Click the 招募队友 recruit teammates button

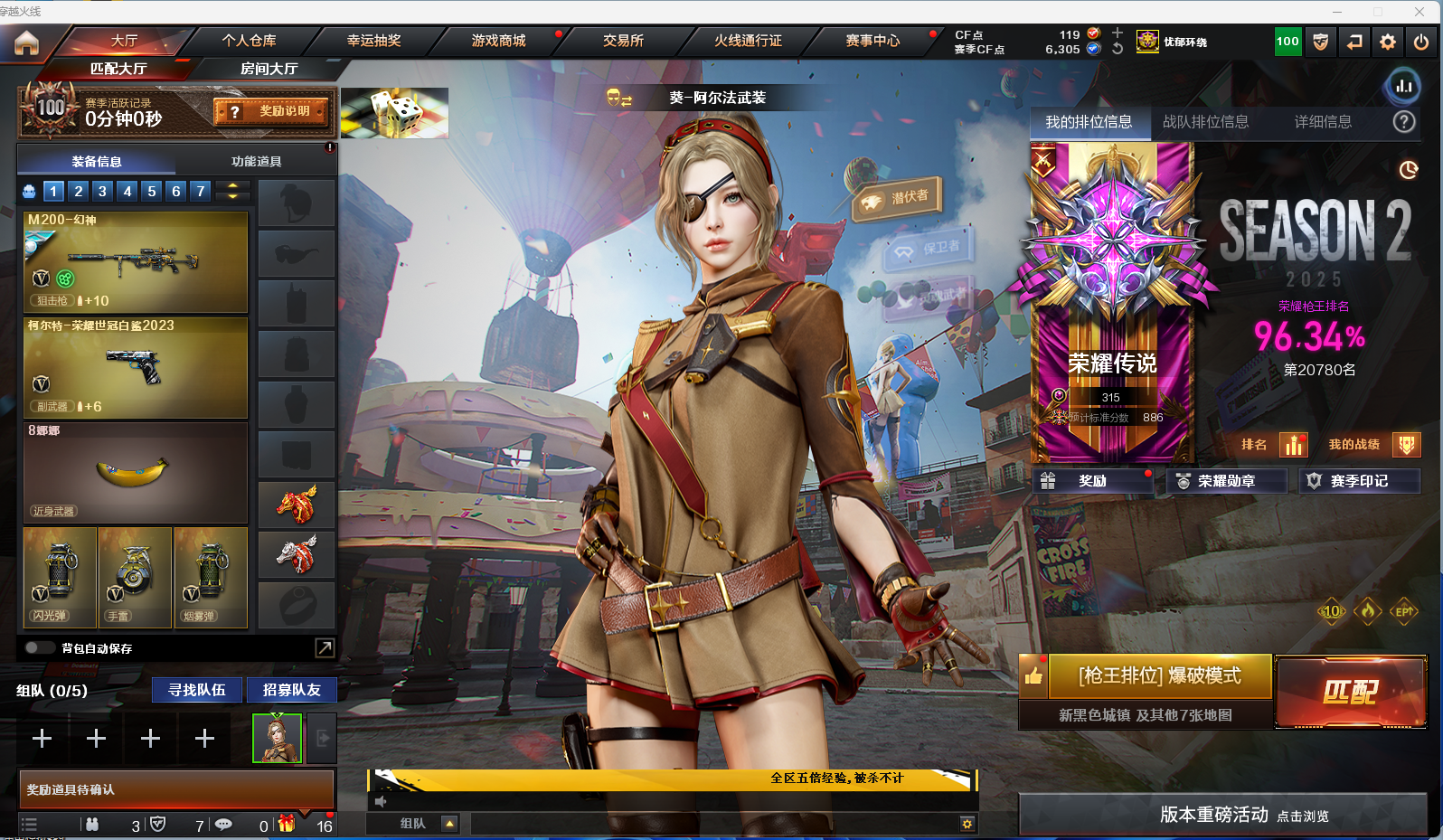click(291, 690)
